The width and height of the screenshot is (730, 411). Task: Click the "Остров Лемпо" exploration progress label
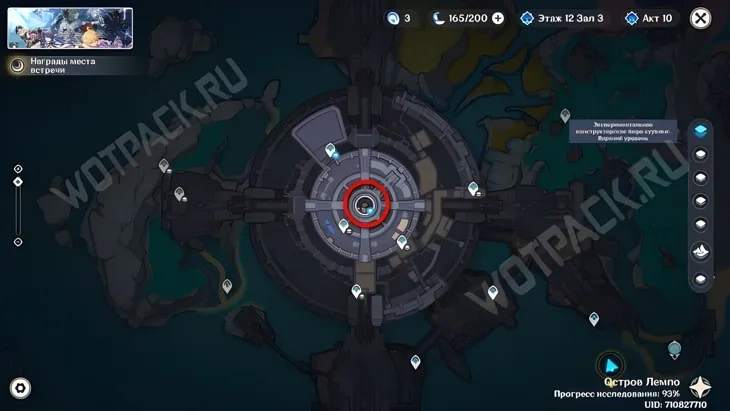(640, 388)
